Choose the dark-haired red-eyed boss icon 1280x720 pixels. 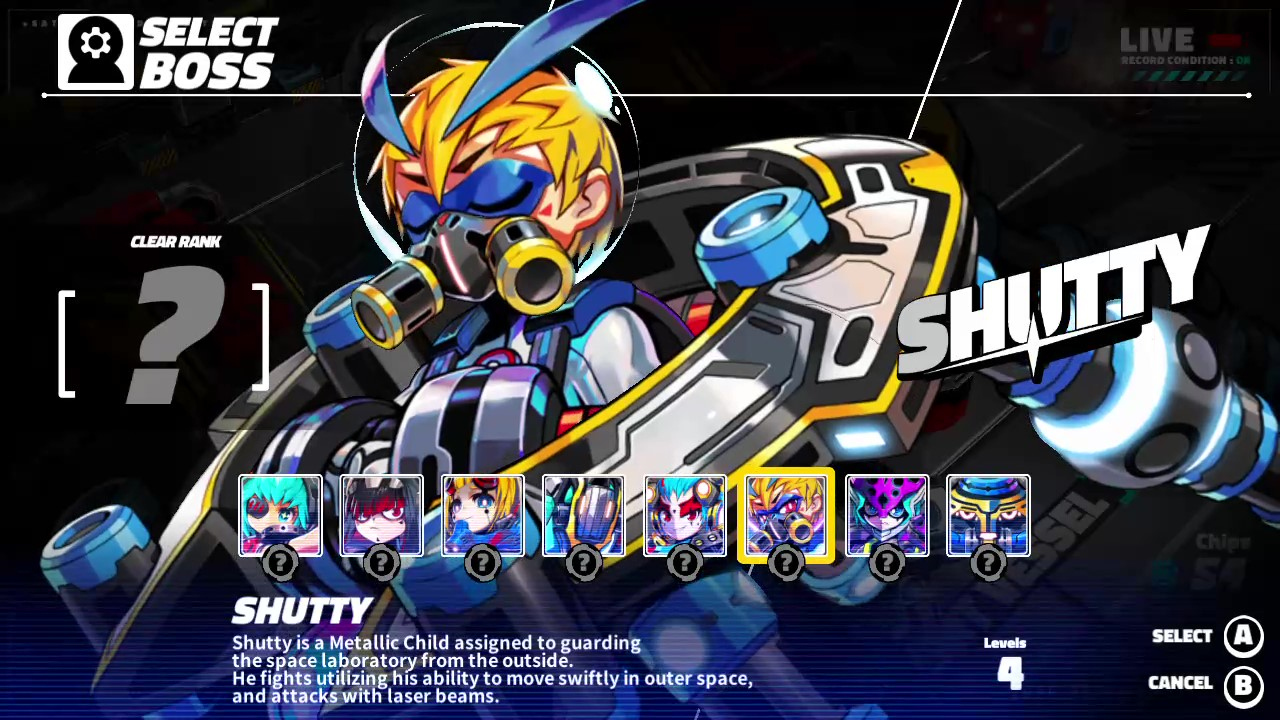pyautogui.click(x=381, y=515)
